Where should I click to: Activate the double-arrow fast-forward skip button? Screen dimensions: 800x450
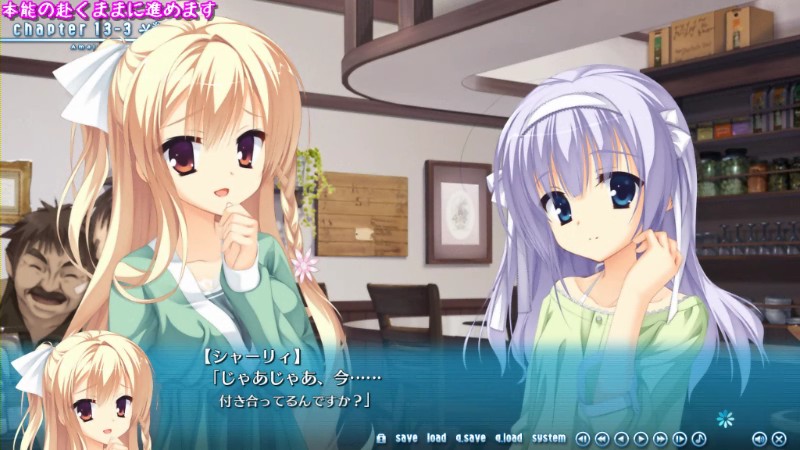660,438
